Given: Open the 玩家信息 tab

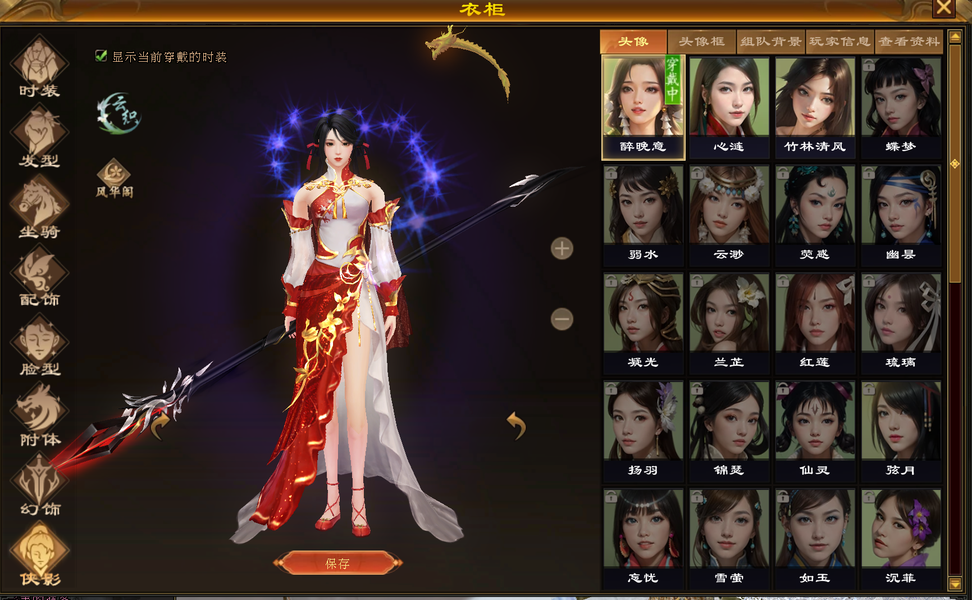Looking at the screenshot, I should [839, 42].
